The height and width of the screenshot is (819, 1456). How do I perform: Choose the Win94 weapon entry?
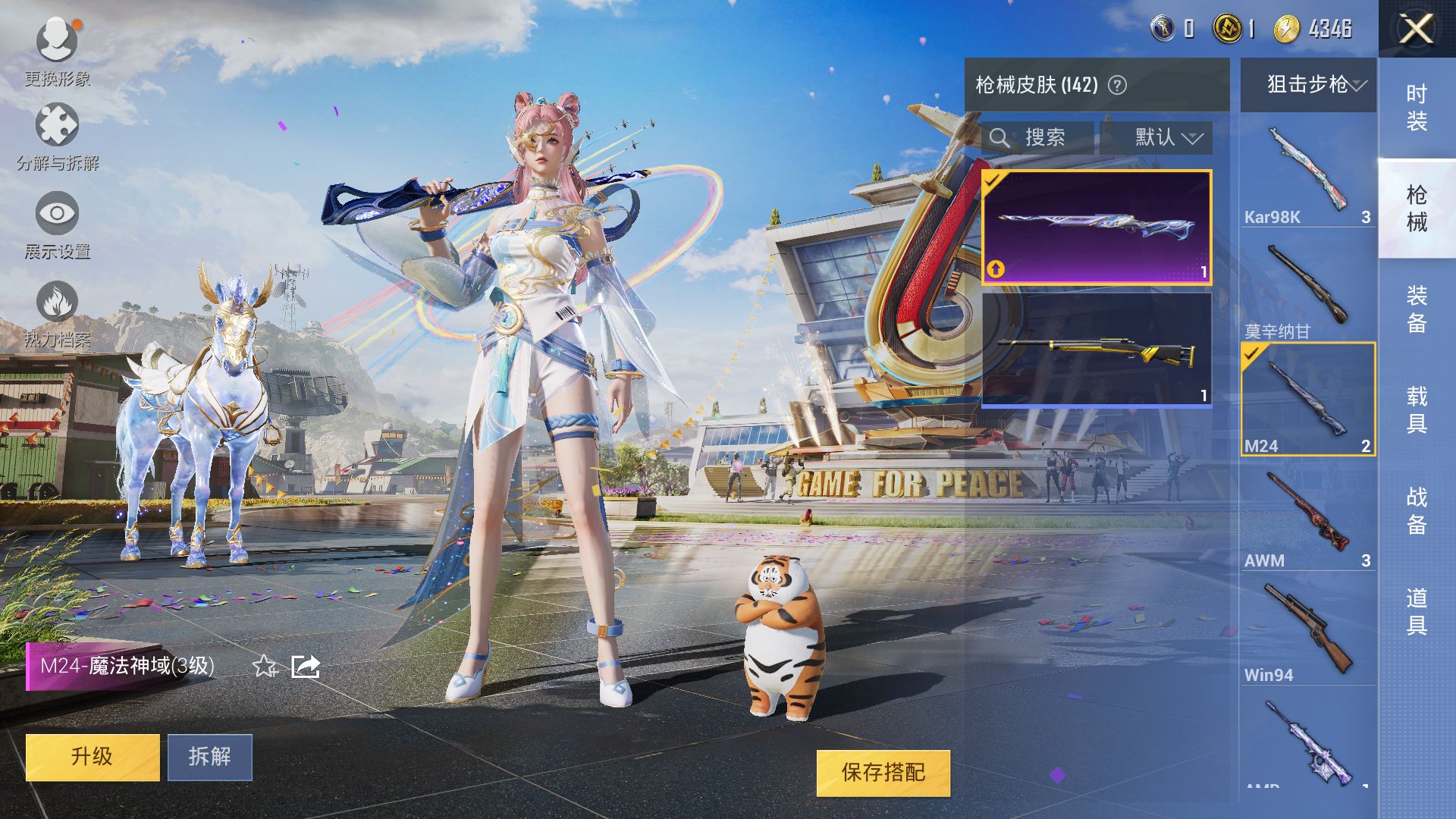(x=1307, y=633)
